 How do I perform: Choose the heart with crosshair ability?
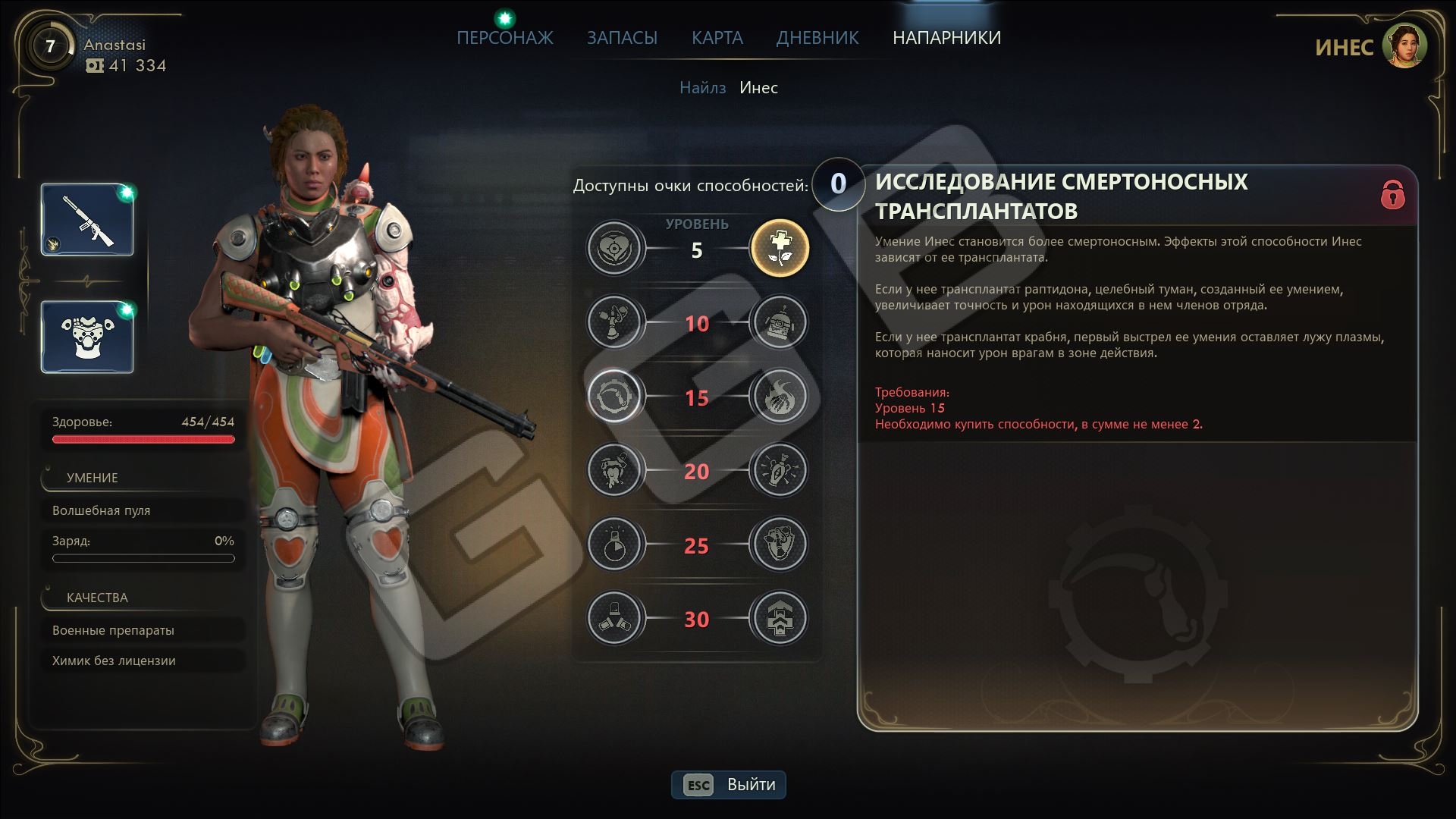pyautogui.click(x=614, y=249)
